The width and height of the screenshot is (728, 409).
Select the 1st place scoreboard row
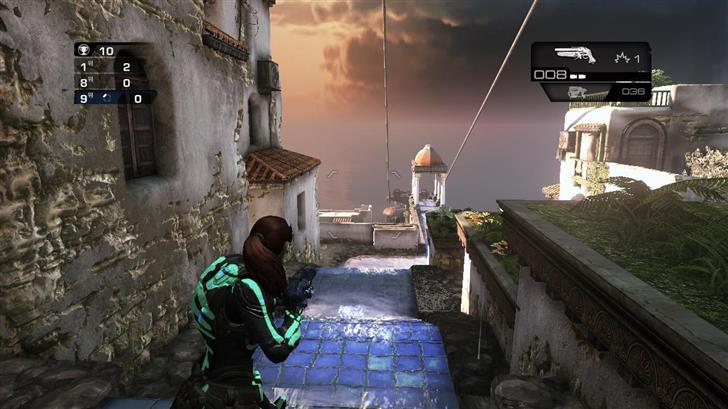[113, 66]
